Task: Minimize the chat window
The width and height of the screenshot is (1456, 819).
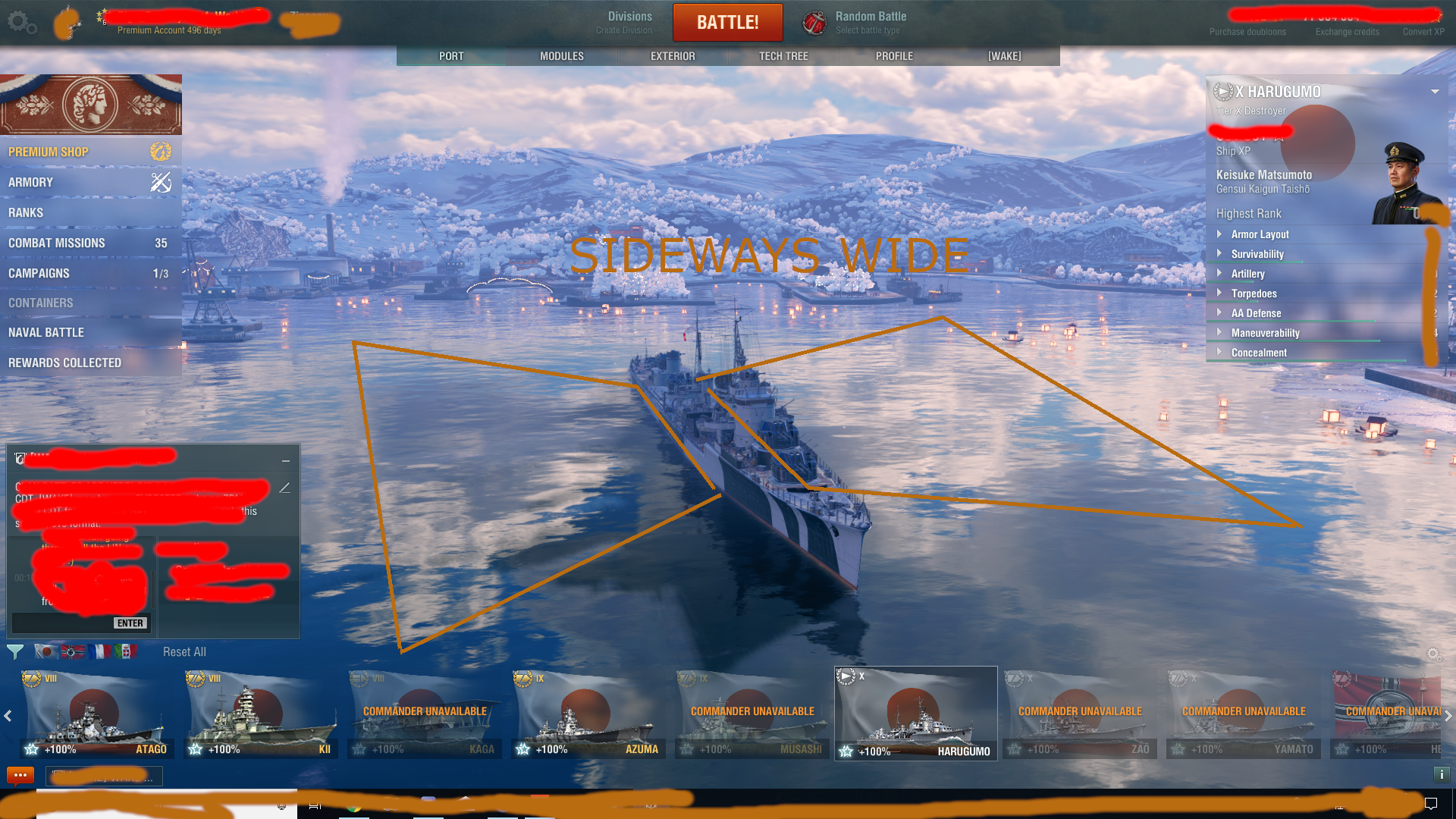Action: pyautogui.click(x=286, y=460)
